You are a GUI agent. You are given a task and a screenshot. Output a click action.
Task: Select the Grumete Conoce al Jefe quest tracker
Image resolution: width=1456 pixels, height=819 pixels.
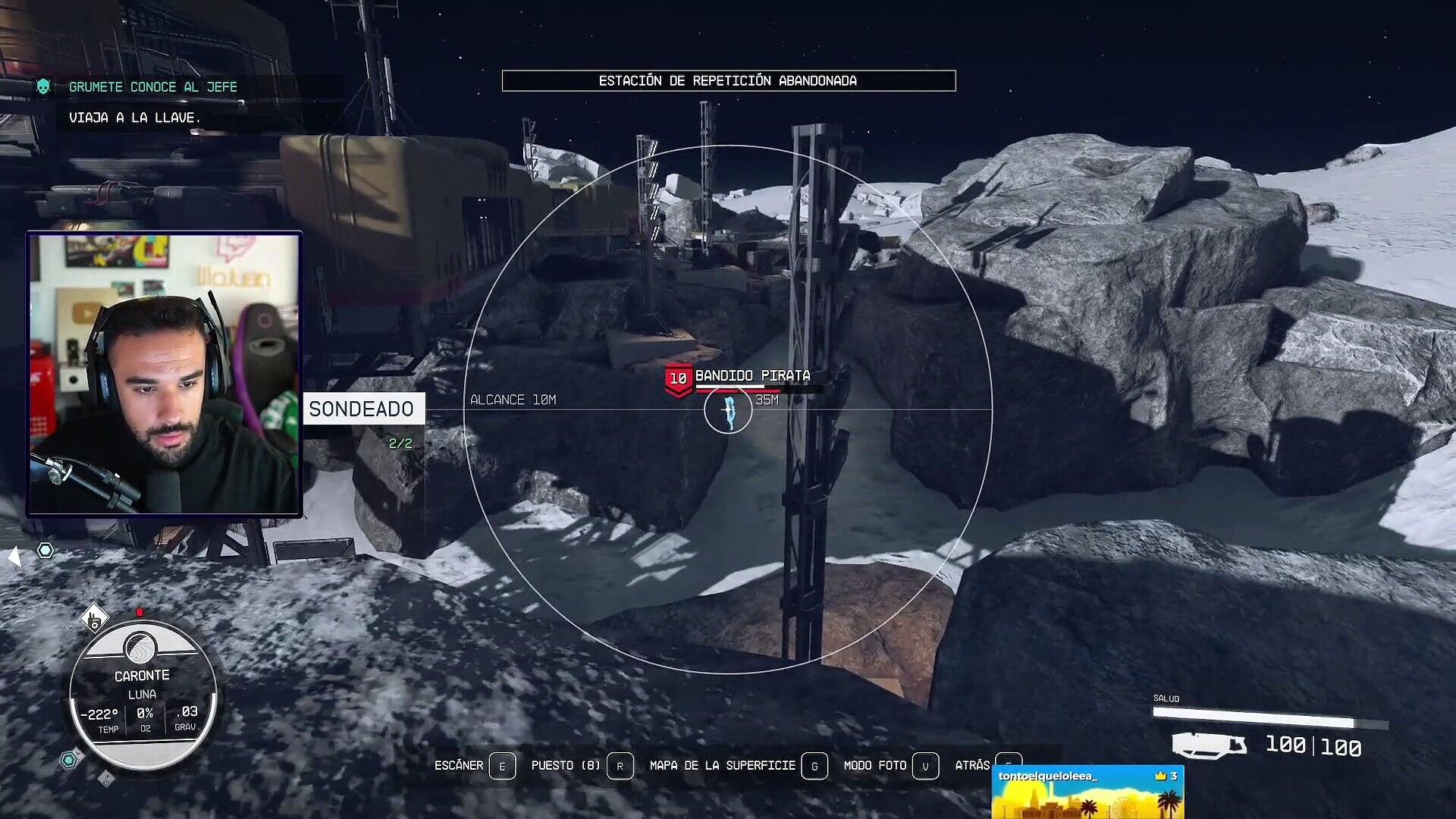point(152,87)
